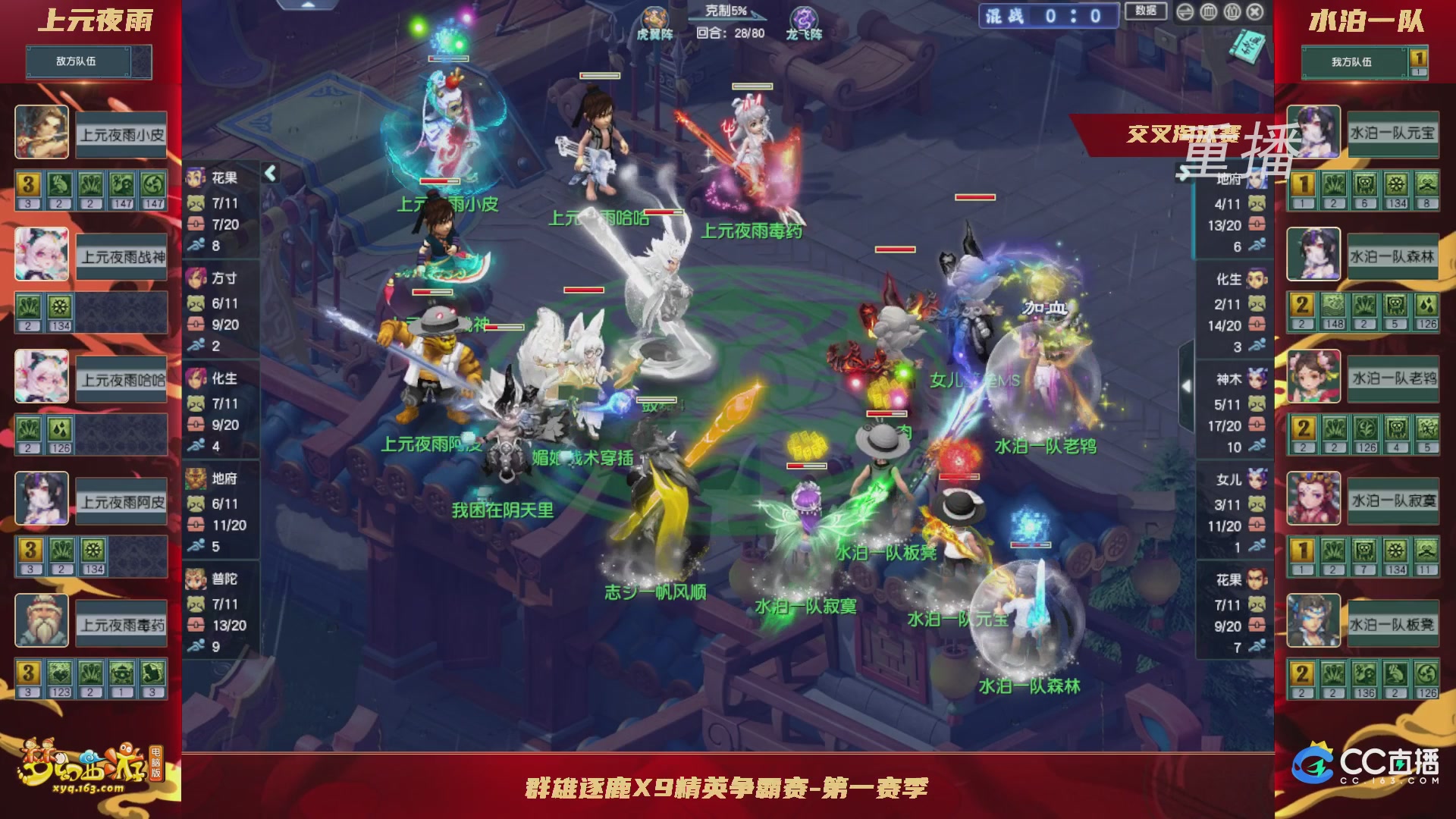Screen dimensions: 1456x819
Task: Click the health bar above 上元夜雨哈哈
Action: tap(600, 75)
